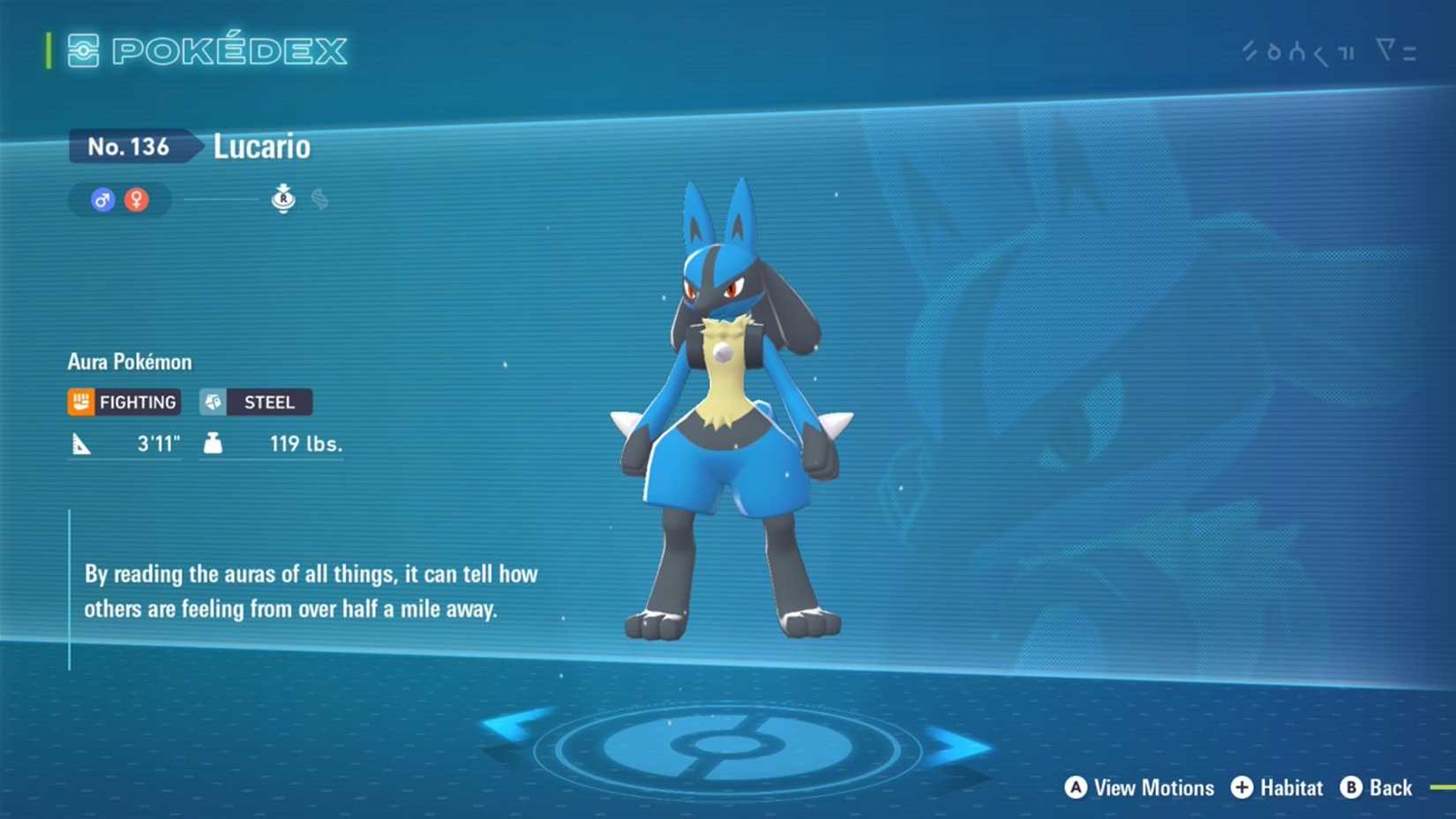Click the plus icon next to Habitat
This screenshot has width=1456, height=819.
[x=1243, y=787]
